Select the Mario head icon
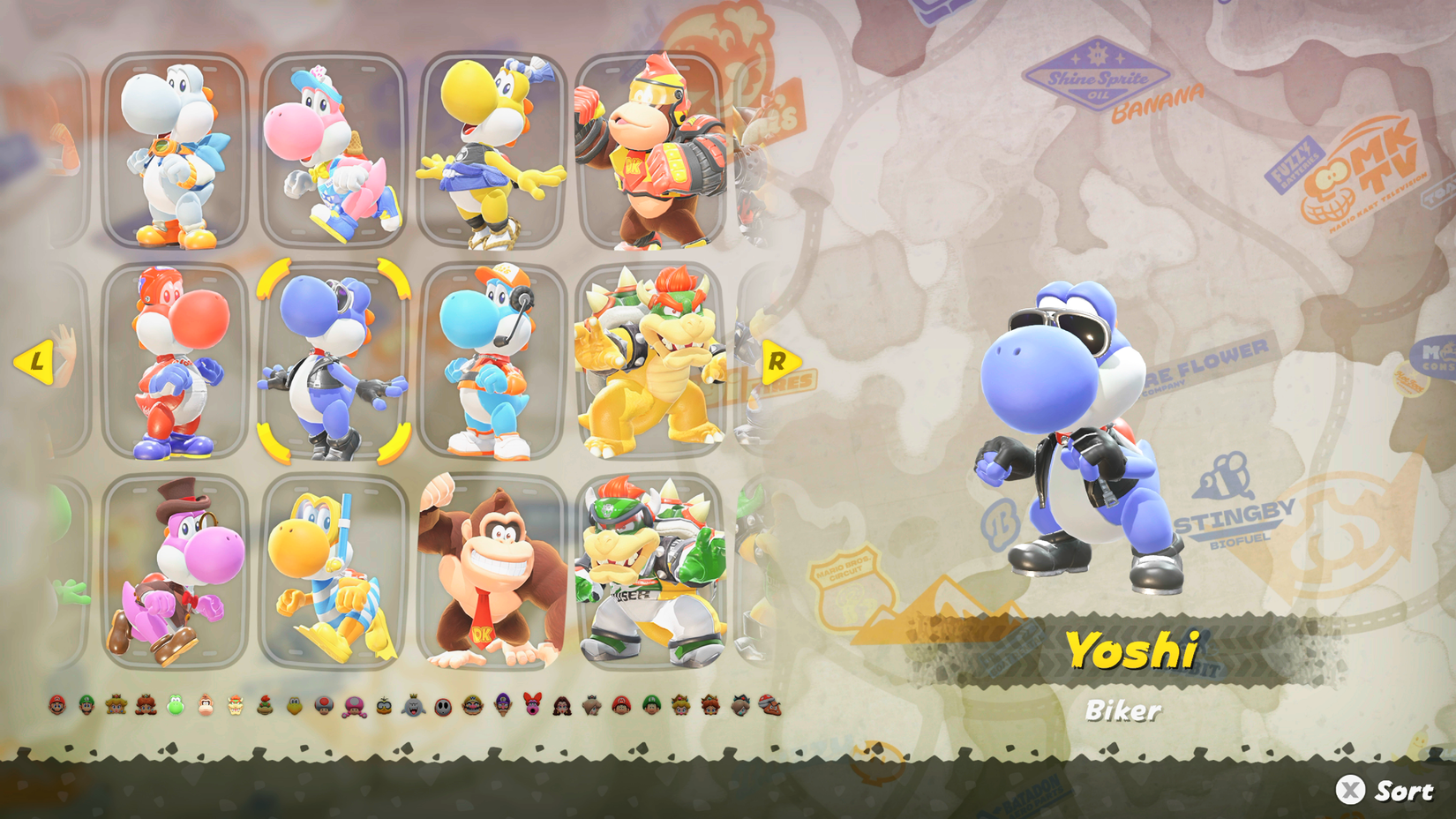 click(x=56, y=706)
